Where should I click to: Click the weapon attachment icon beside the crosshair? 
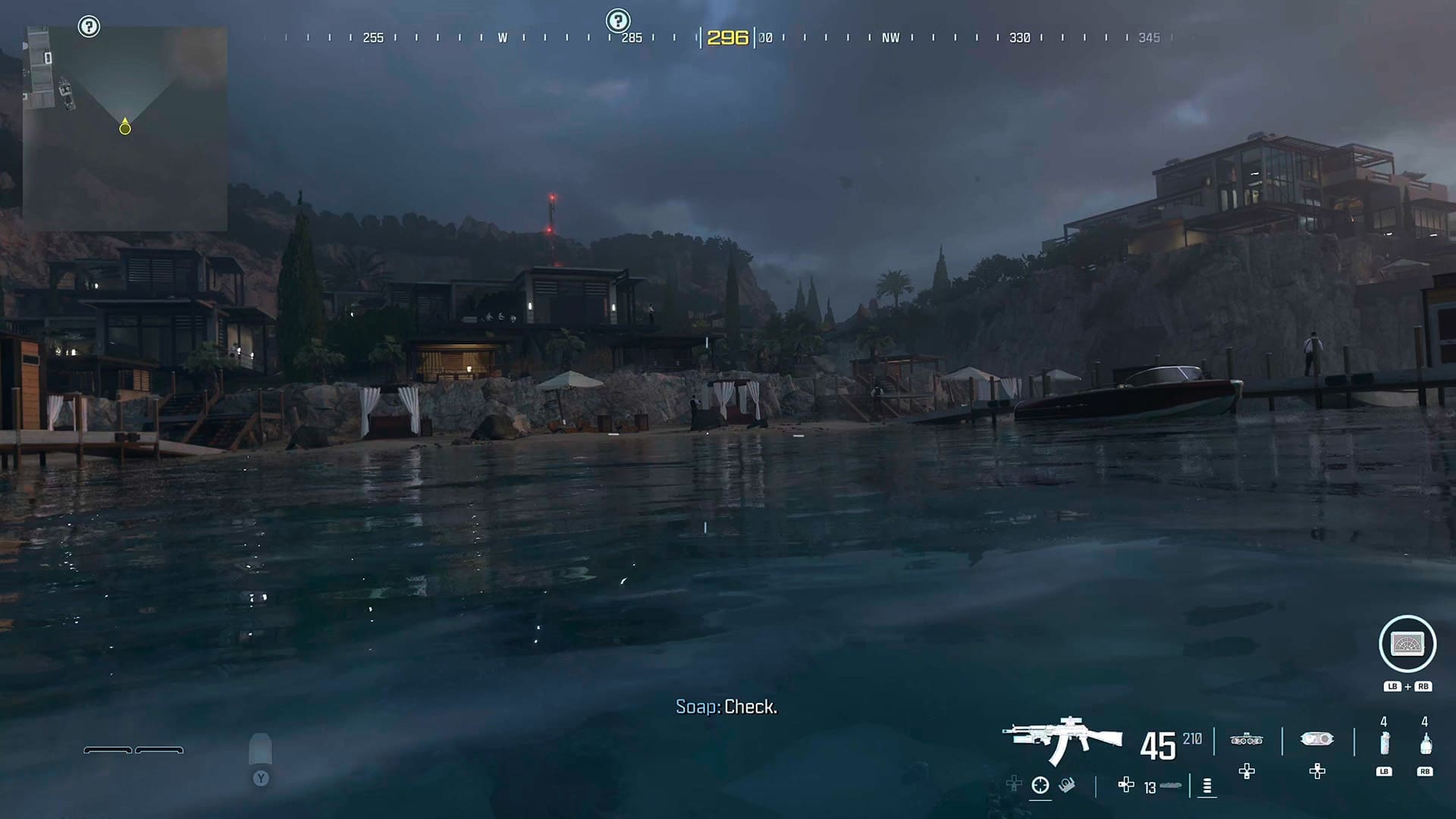pos(1067,785)
